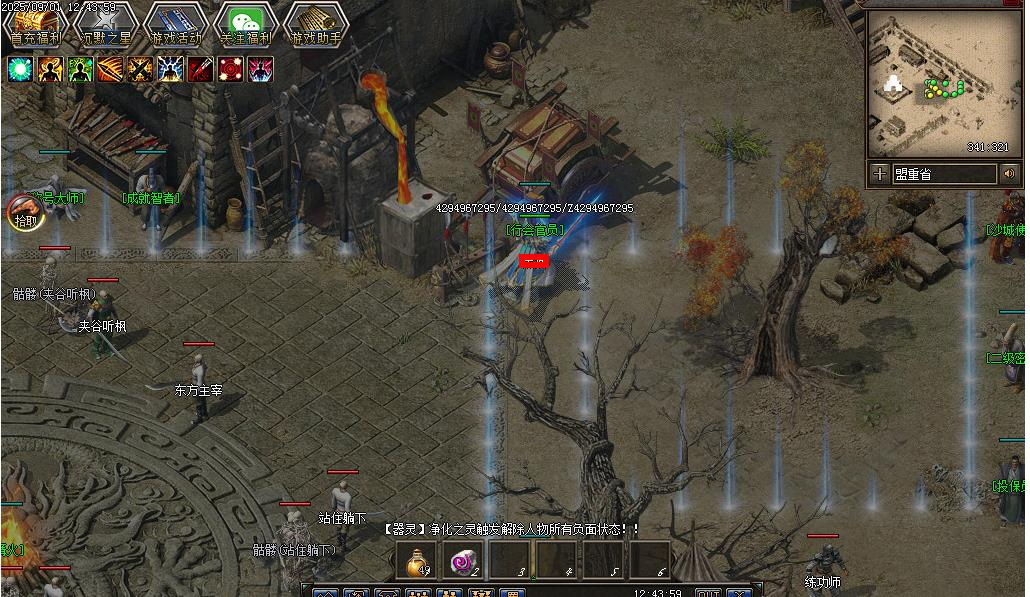
Task: Activate the red swirling orbs skill icon
Action: tap(230, 69)
